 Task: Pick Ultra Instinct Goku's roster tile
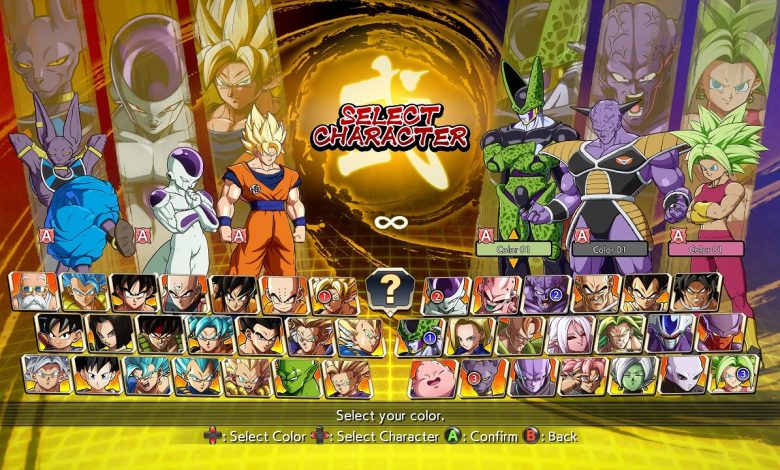[x=46, y=376]
